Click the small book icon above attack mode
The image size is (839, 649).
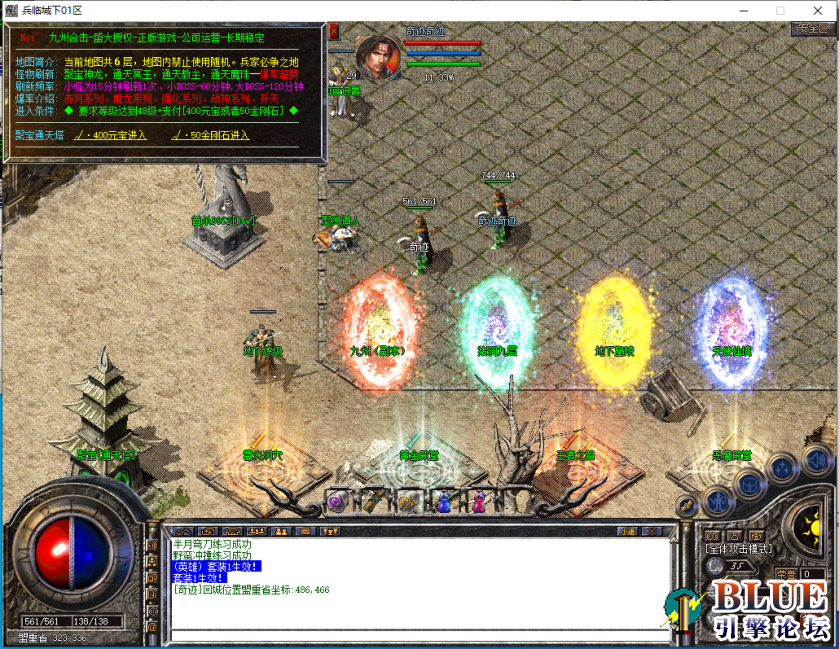coord(712,535)
